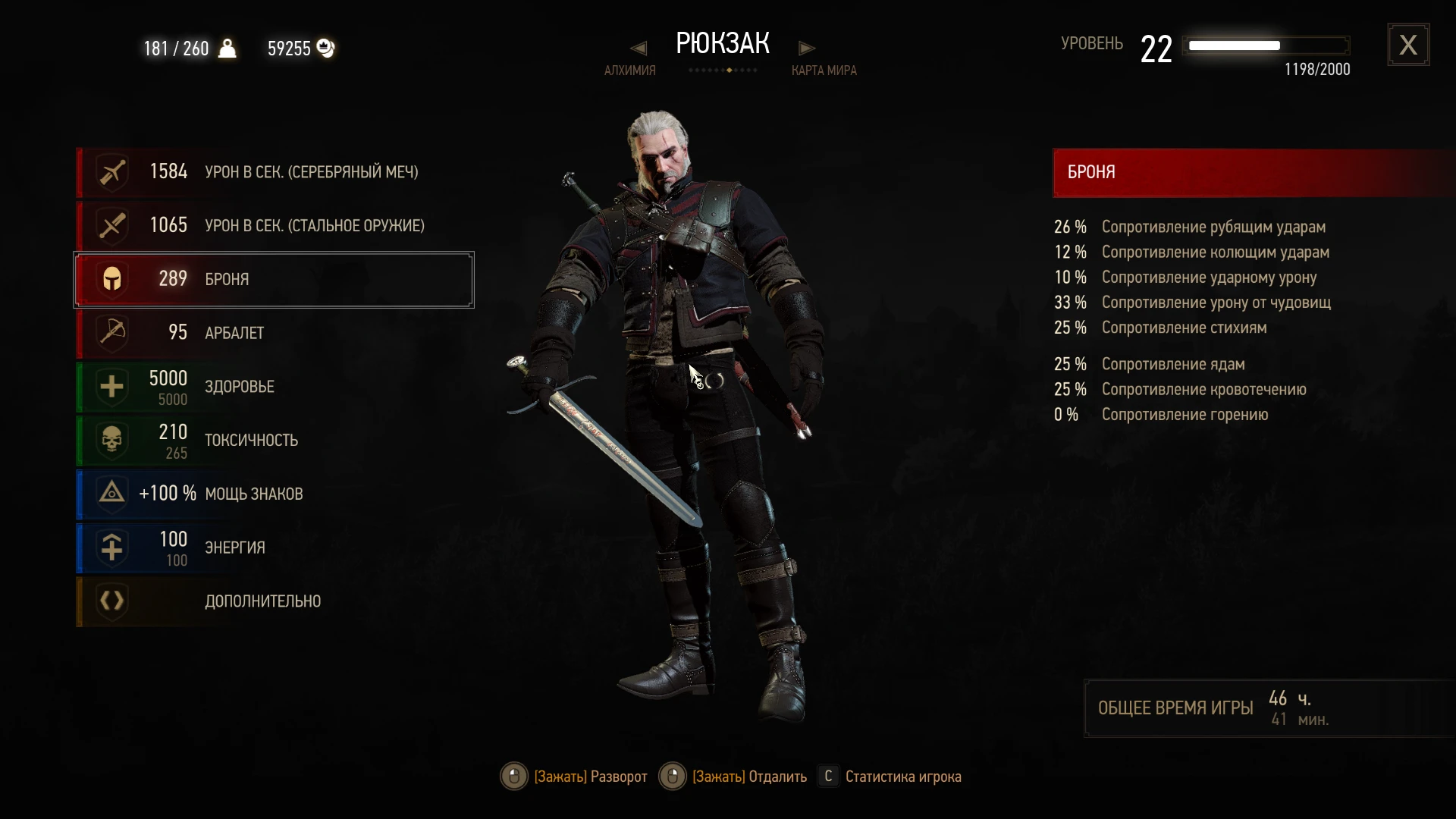Open КАРТА МИРА via right arrow
The image size is (1456, 819).
(807, 47)
